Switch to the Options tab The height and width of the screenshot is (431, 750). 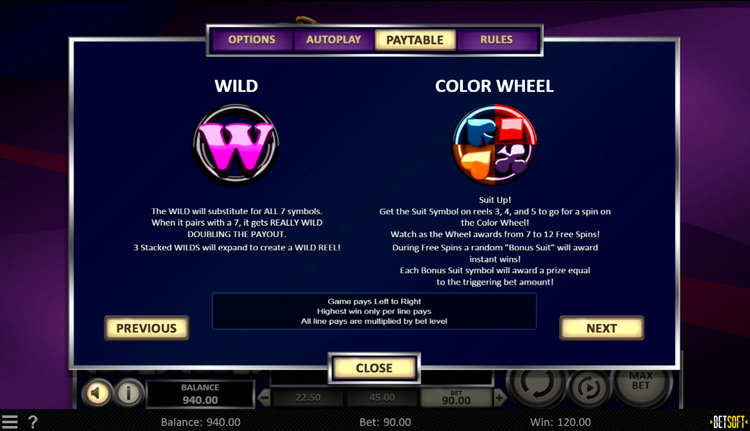coord(251,40)
